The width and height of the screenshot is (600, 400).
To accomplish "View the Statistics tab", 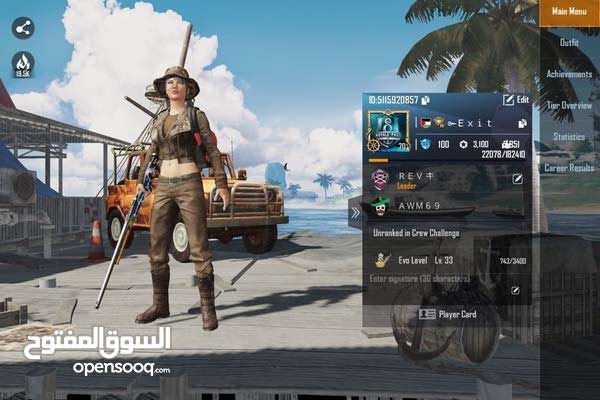I will 569,136.
